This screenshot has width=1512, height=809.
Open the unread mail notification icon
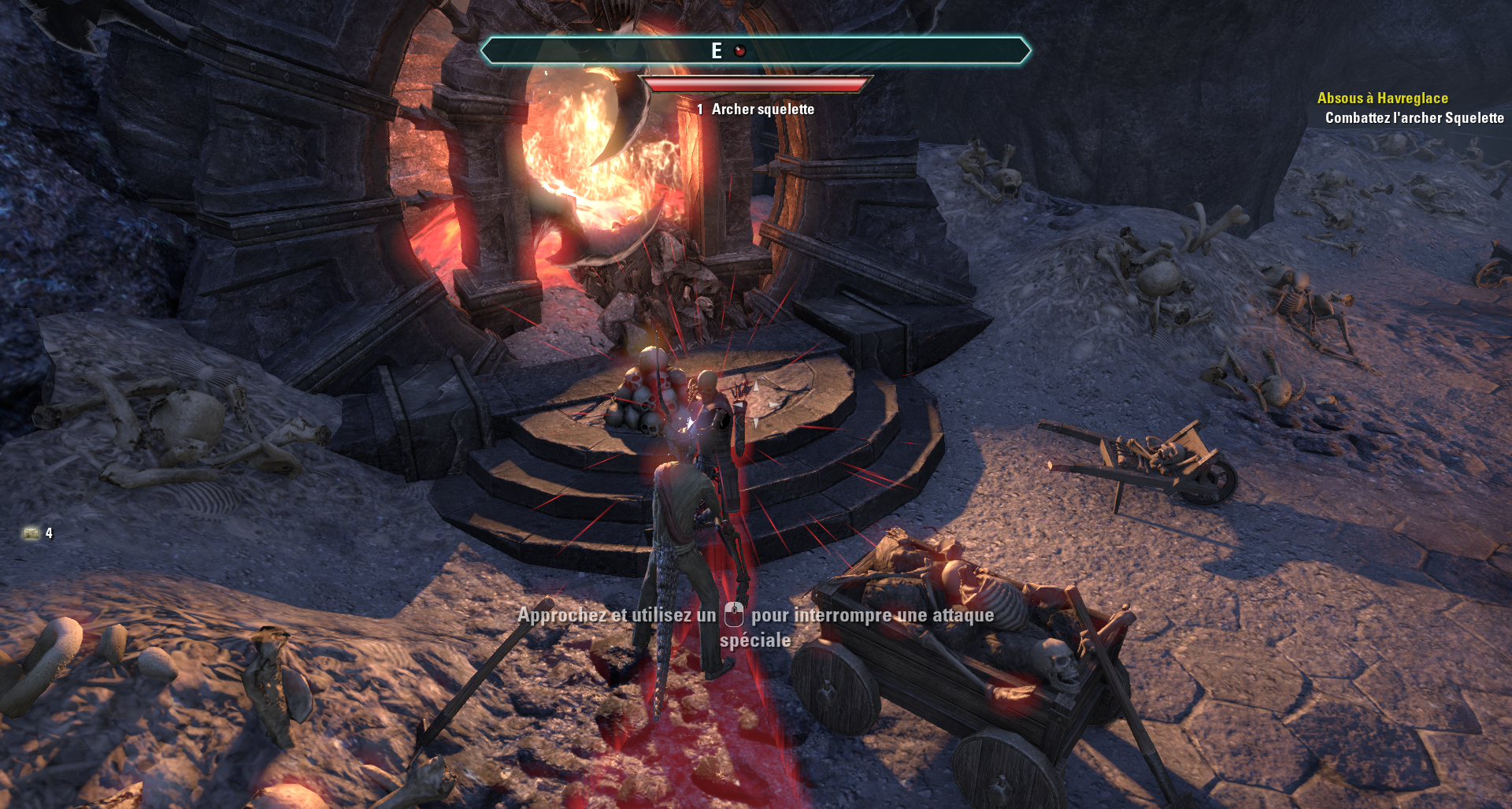[x=31, y=533]
